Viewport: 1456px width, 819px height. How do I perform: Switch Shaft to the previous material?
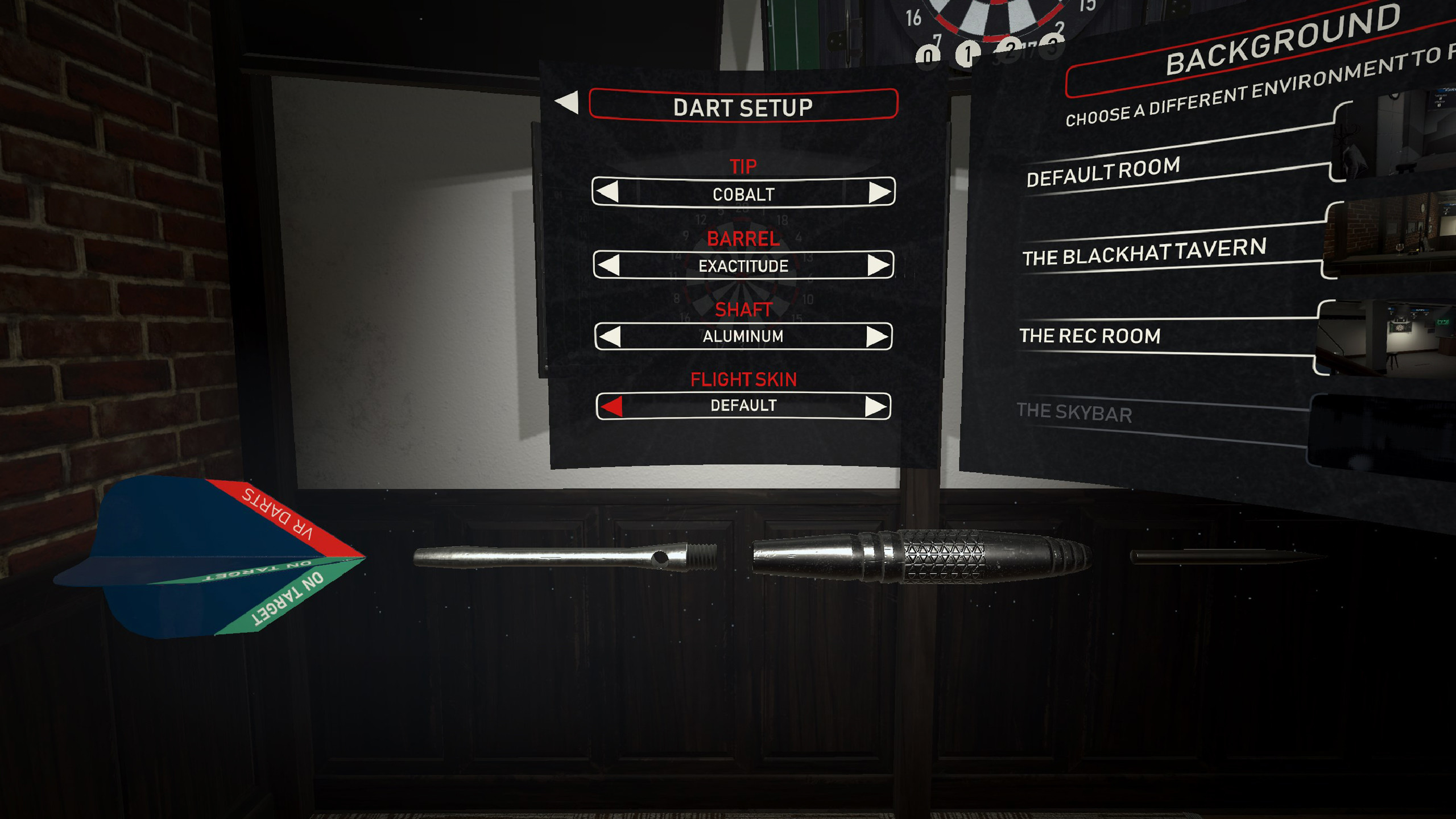click(x=611, y=336)
